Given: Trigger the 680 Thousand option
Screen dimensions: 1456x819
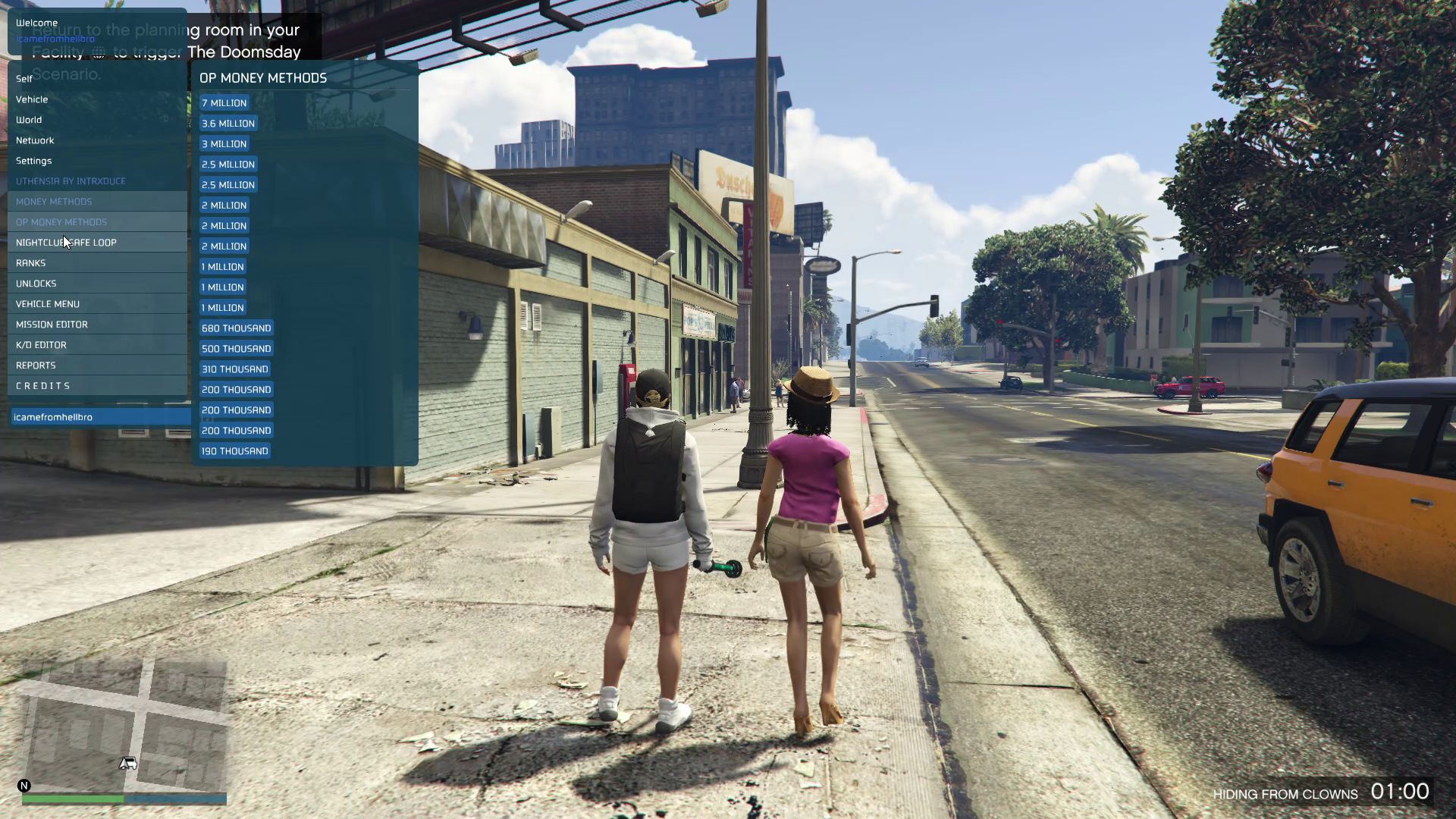Looking at the screenshot, I should [x=237, y=328].
